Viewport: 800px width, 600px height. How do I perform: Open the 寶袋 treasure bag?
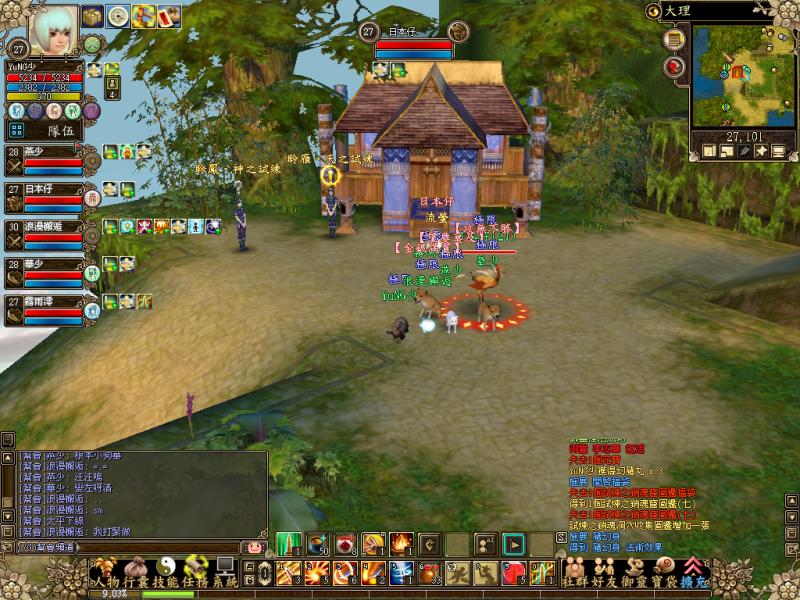point(664,581)
